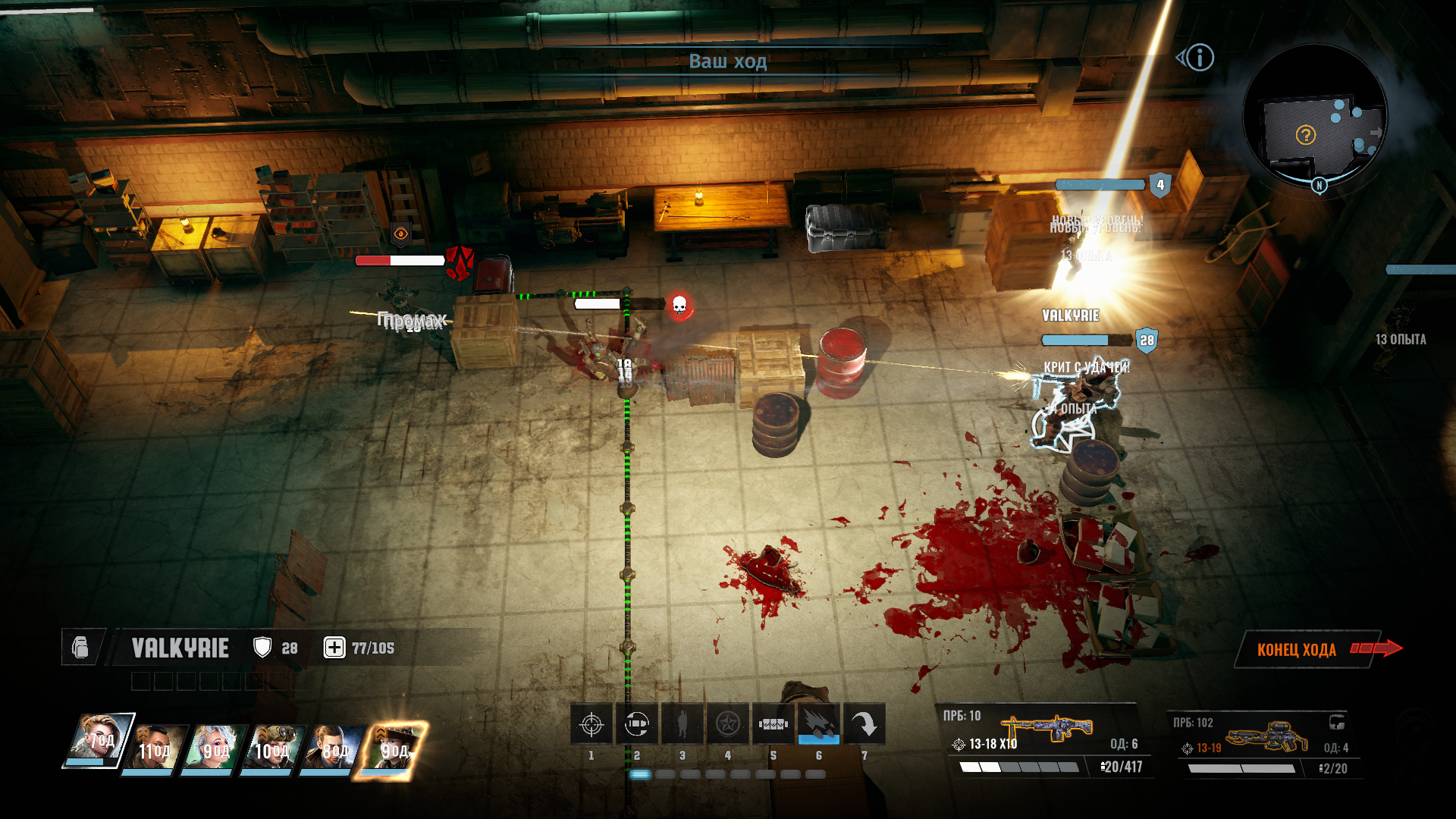The height and width of the screenshot is (819, 1456).
Task: Click the curved arrow action in slot 7
Action: [x=864, y=725]
